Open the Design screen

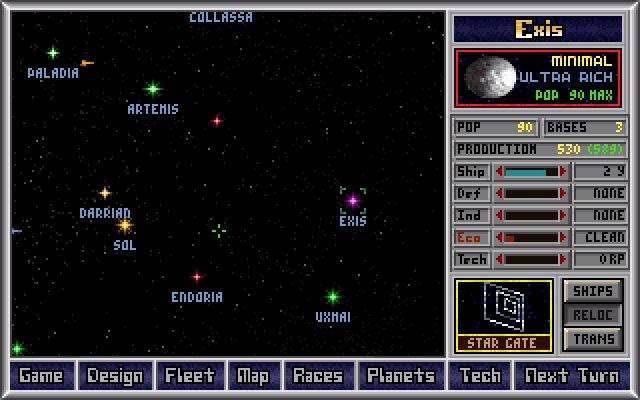(x=115, y=376)
